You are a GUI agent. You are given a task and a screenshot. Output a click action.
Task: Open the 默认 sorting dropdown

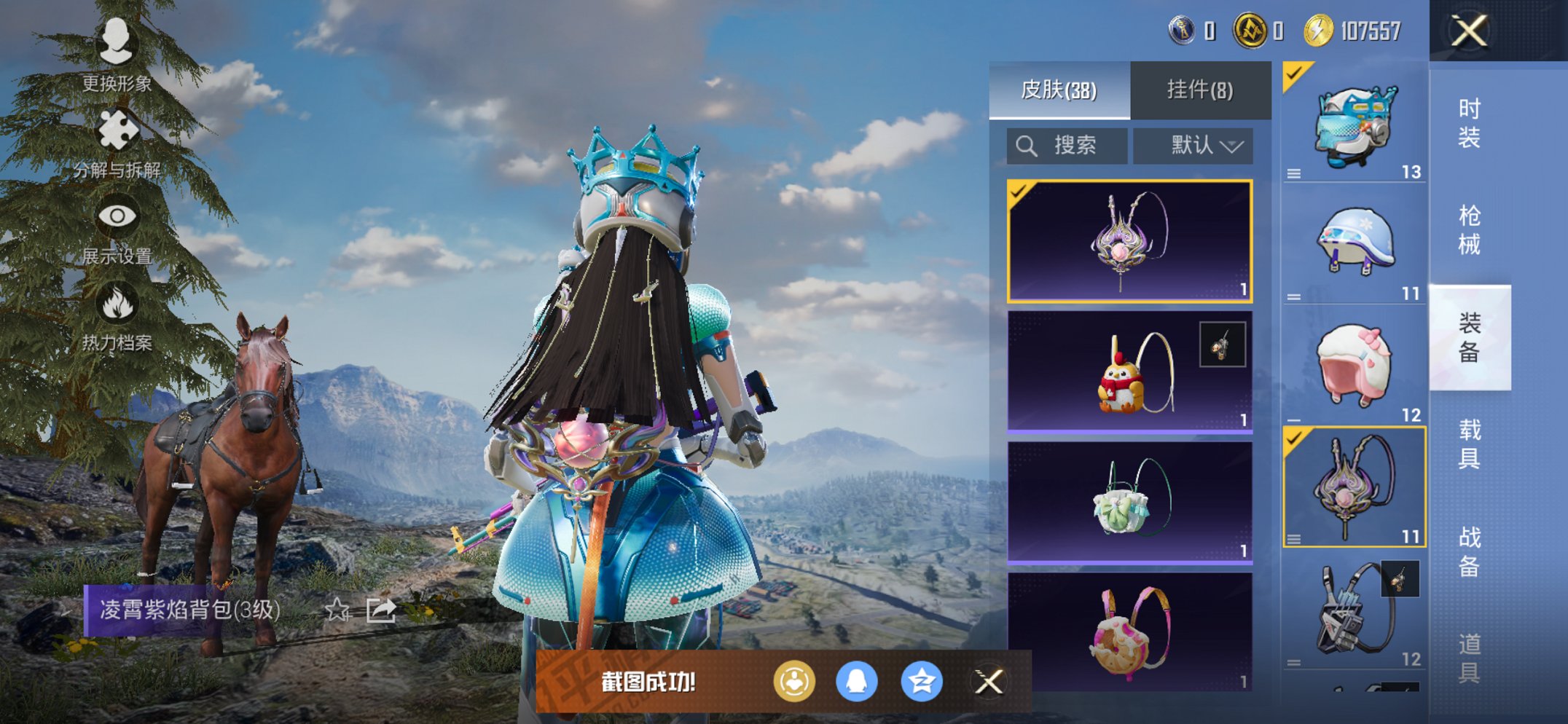tap(1193, 143)
